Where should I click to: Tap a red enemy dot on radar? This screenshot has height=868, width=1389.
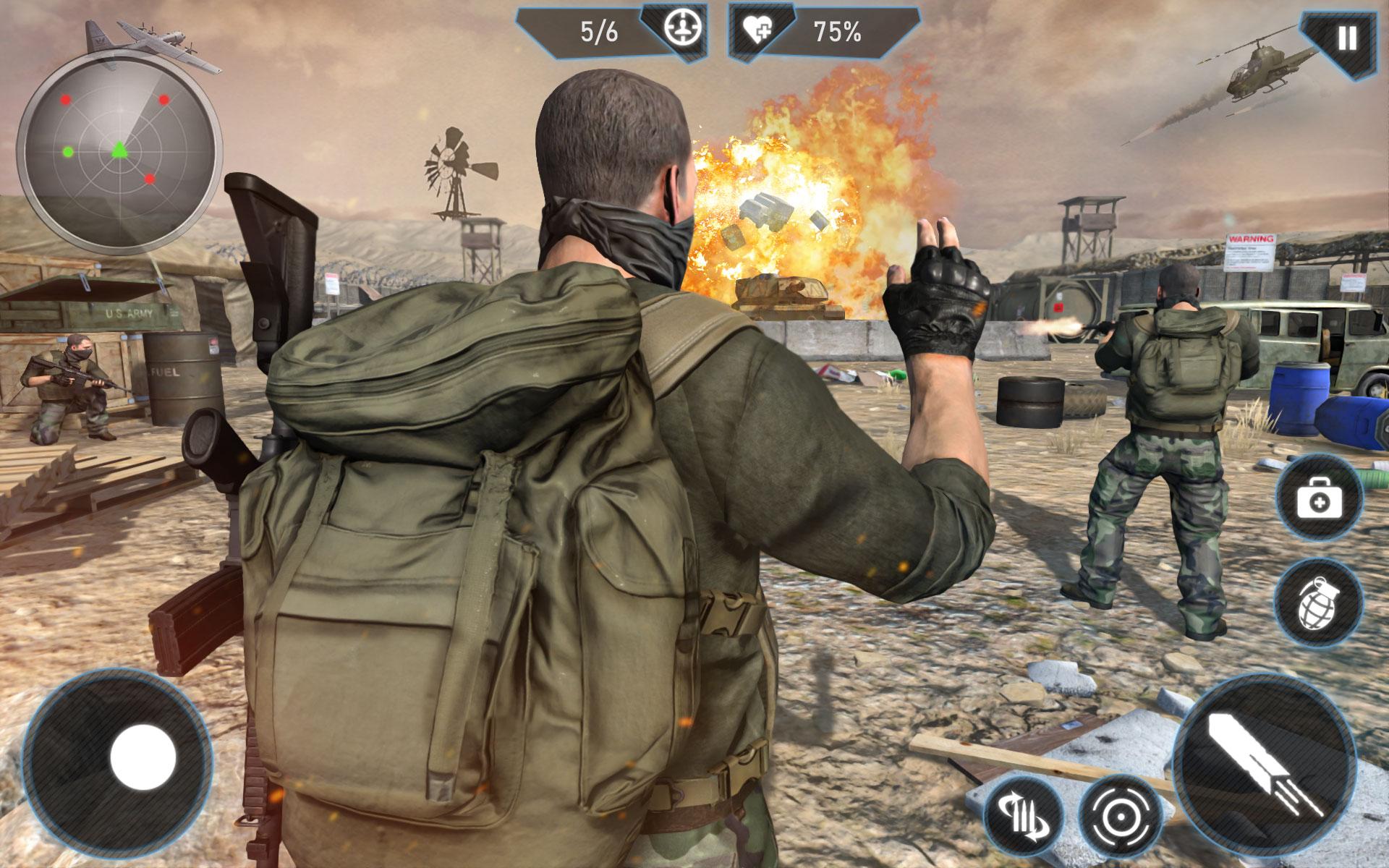(x=65, y=100)
